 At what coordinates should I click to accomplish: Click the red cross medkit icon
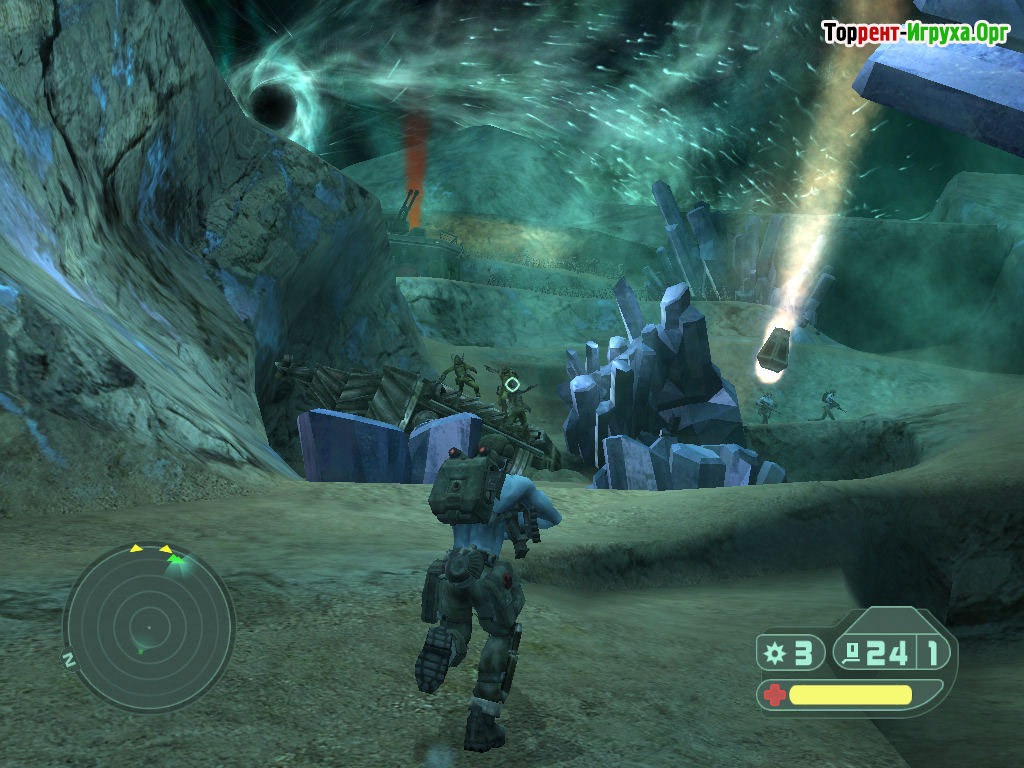click(x=773, y=695)
